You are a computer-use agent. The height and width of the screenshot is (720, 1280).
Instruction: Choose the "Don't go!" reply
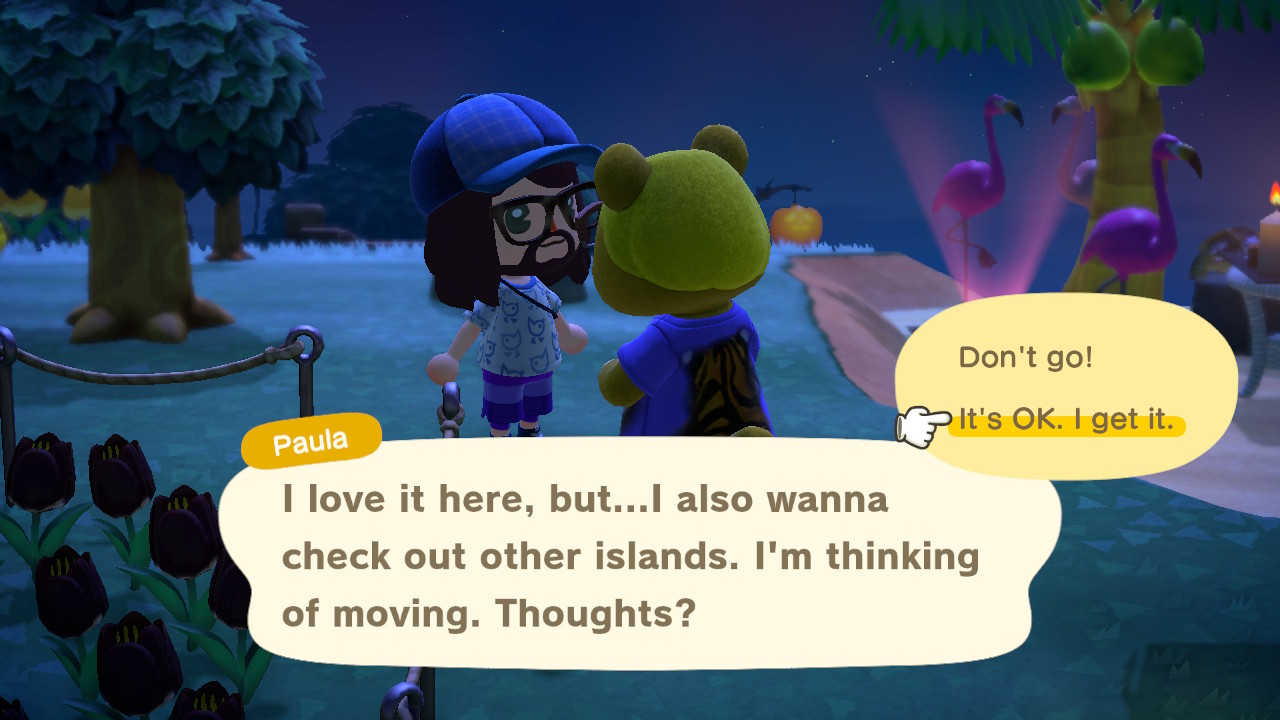tap(1026, 357)
